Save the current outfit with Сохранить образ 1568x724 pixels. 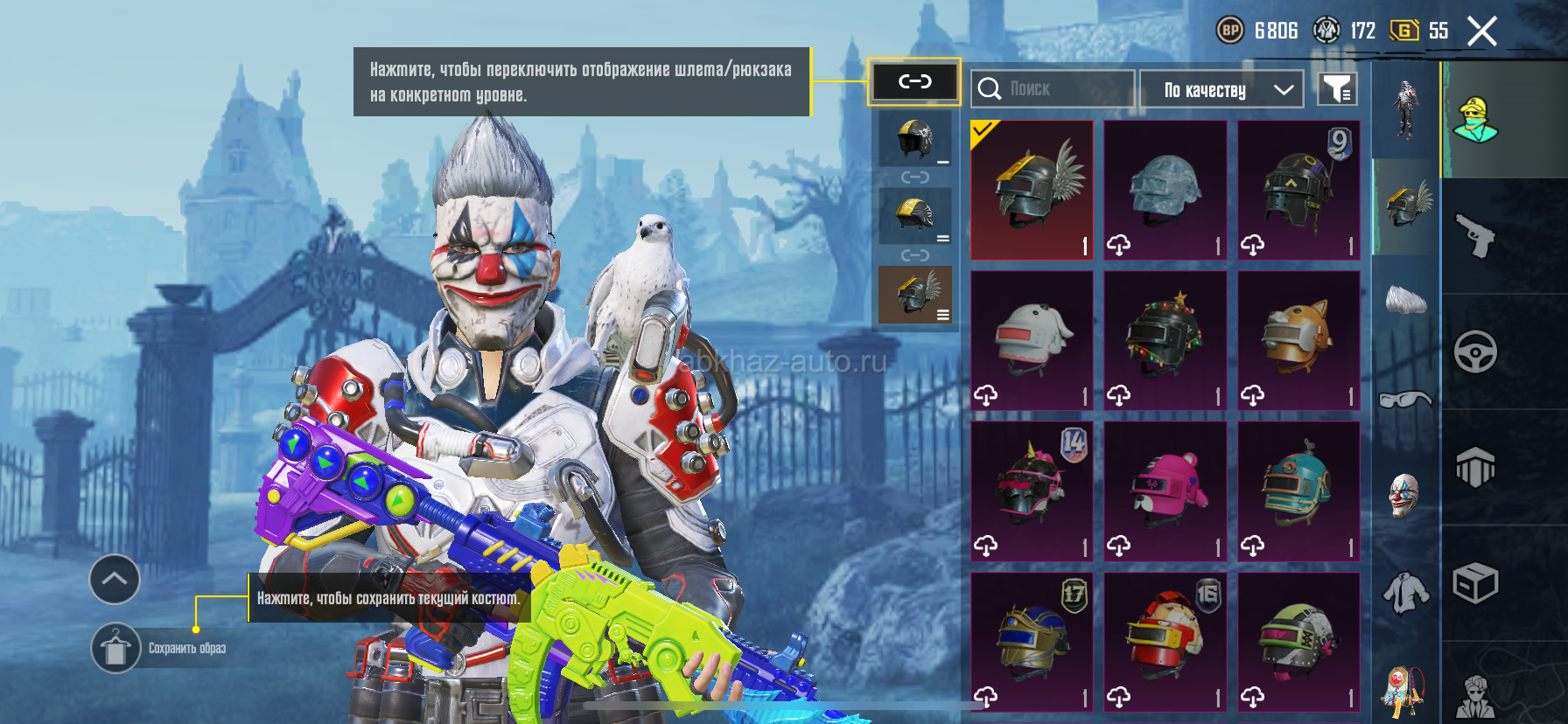tap(116, 649)
